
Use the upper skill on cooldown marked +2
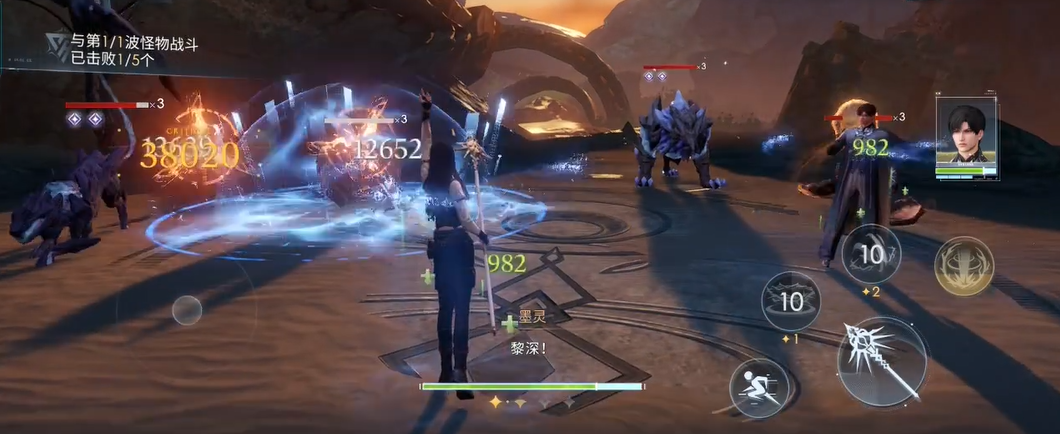[x=871, y=255]
